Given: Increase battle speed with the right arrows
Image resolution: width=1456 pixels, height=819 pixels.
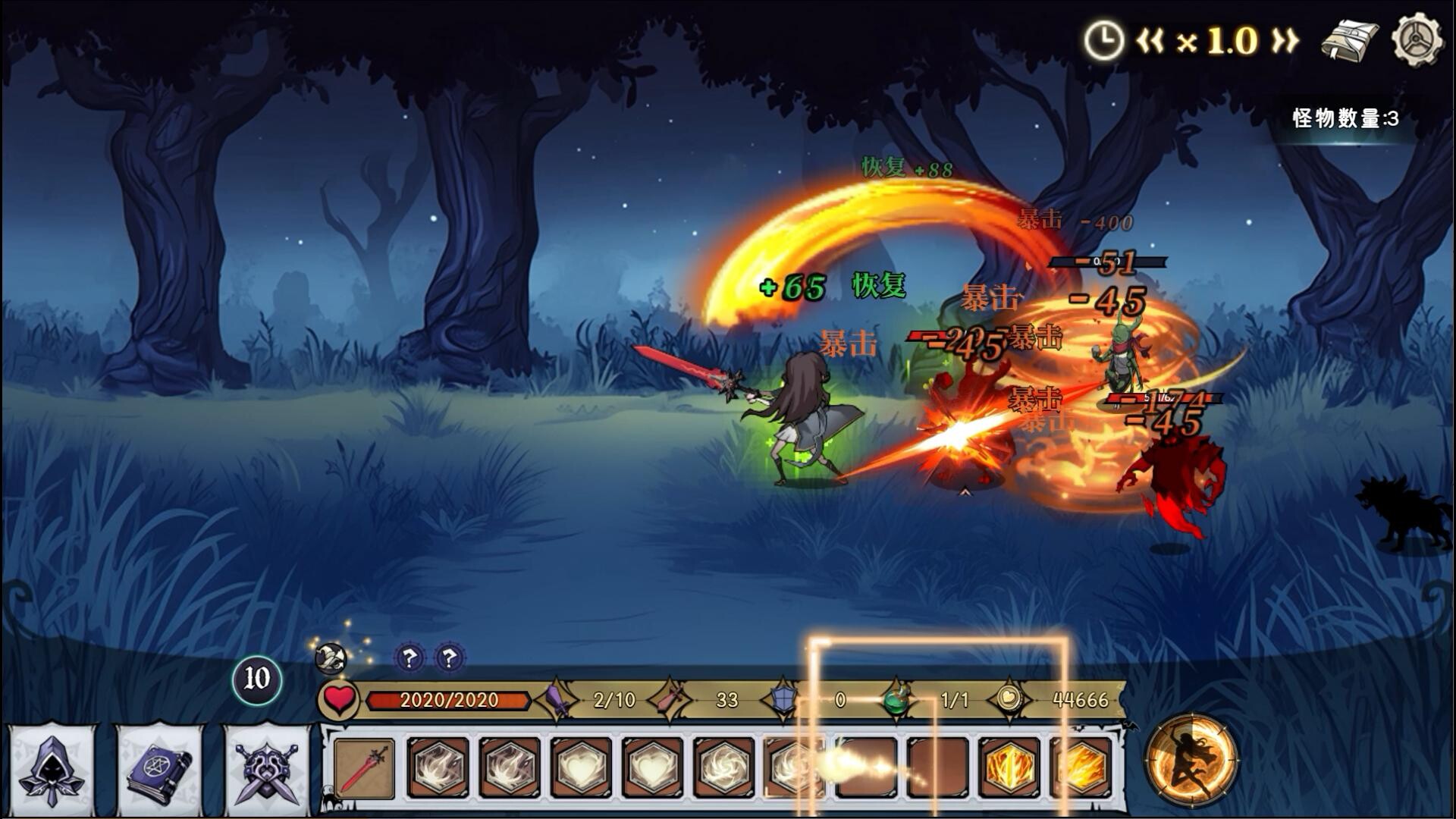Looking at the screenshot, I should tap(1284, 40).
